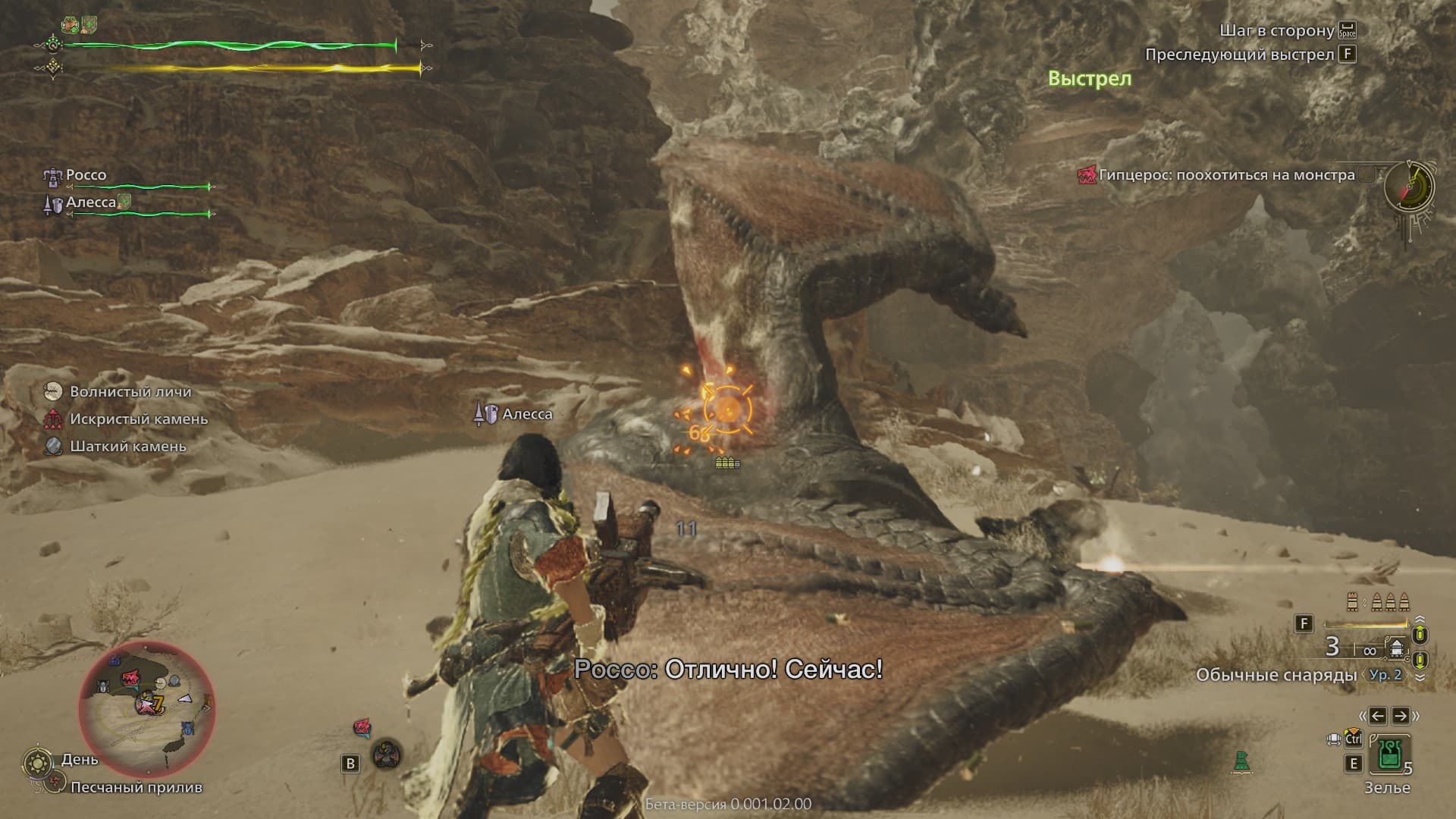Click the compass dial beside the quest
The image size is (1456, 819).
[x=1410, y=186]
